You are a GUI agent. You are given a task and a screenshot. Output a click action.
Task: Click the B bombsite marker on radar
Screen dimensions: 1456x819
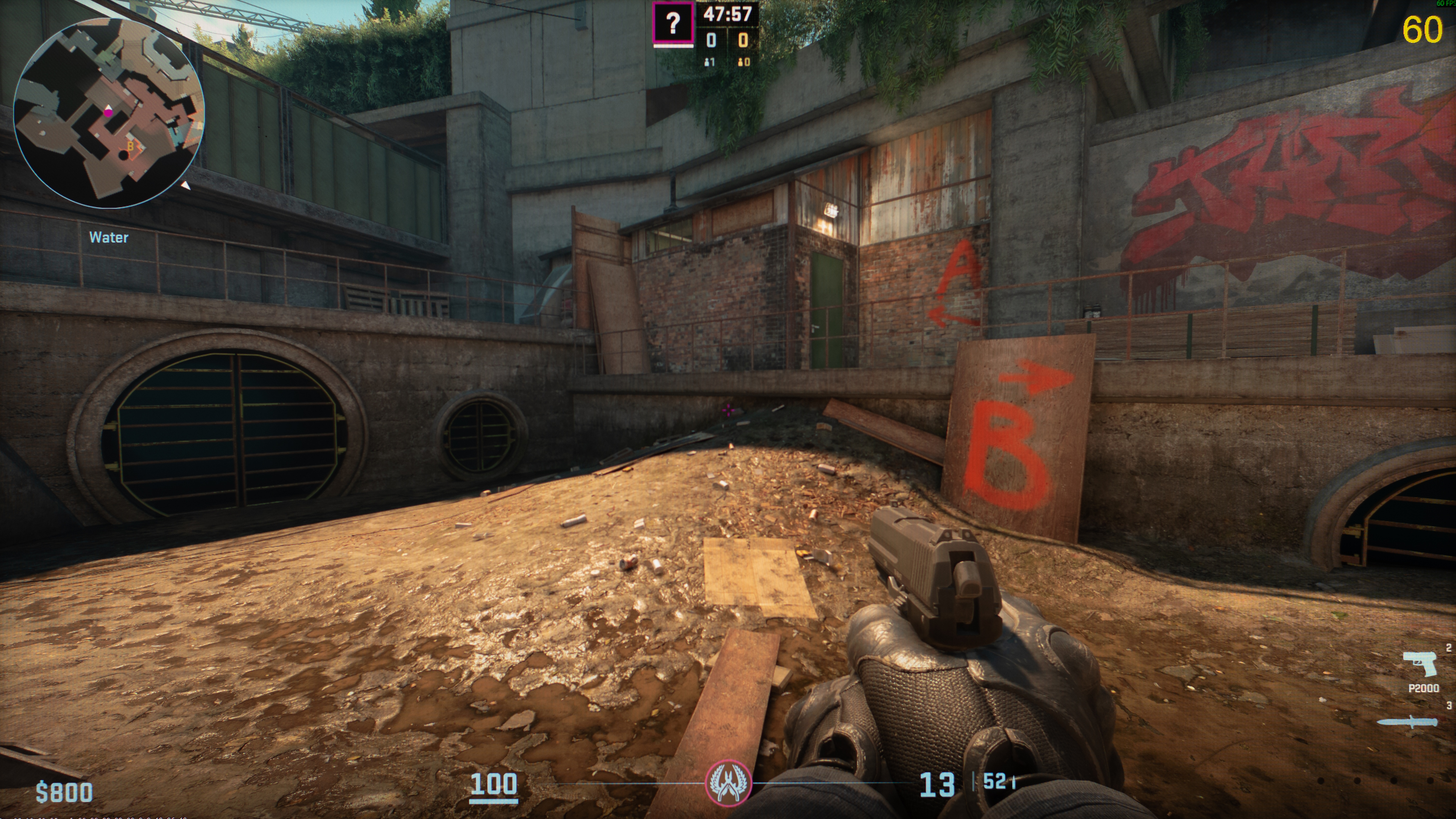pyautogui.click(x=130, y=146)
